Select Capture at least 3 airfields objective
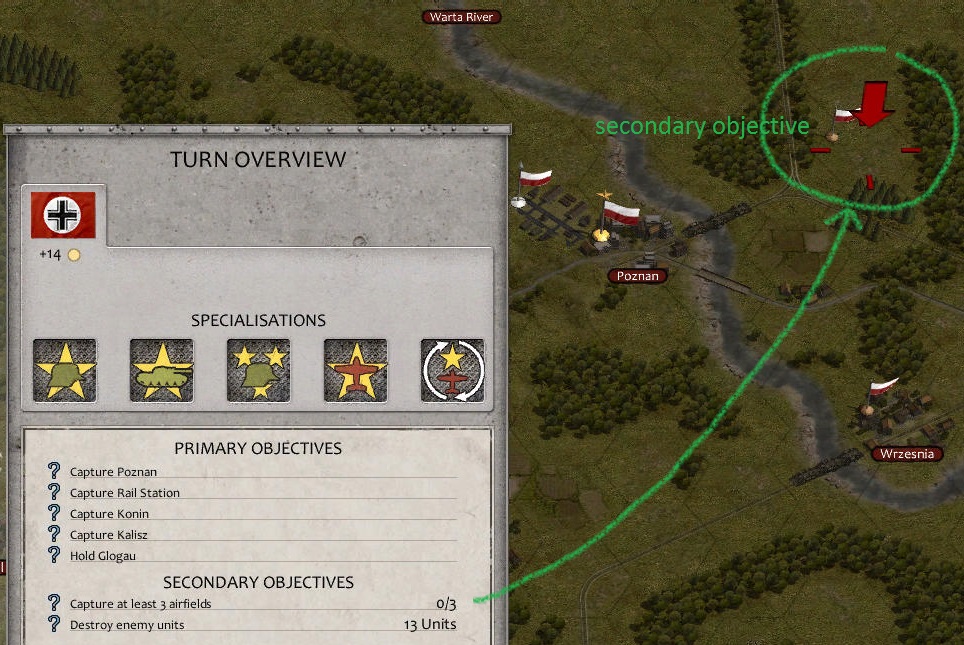The image size is (964, 645). click(x=140, y=604)
